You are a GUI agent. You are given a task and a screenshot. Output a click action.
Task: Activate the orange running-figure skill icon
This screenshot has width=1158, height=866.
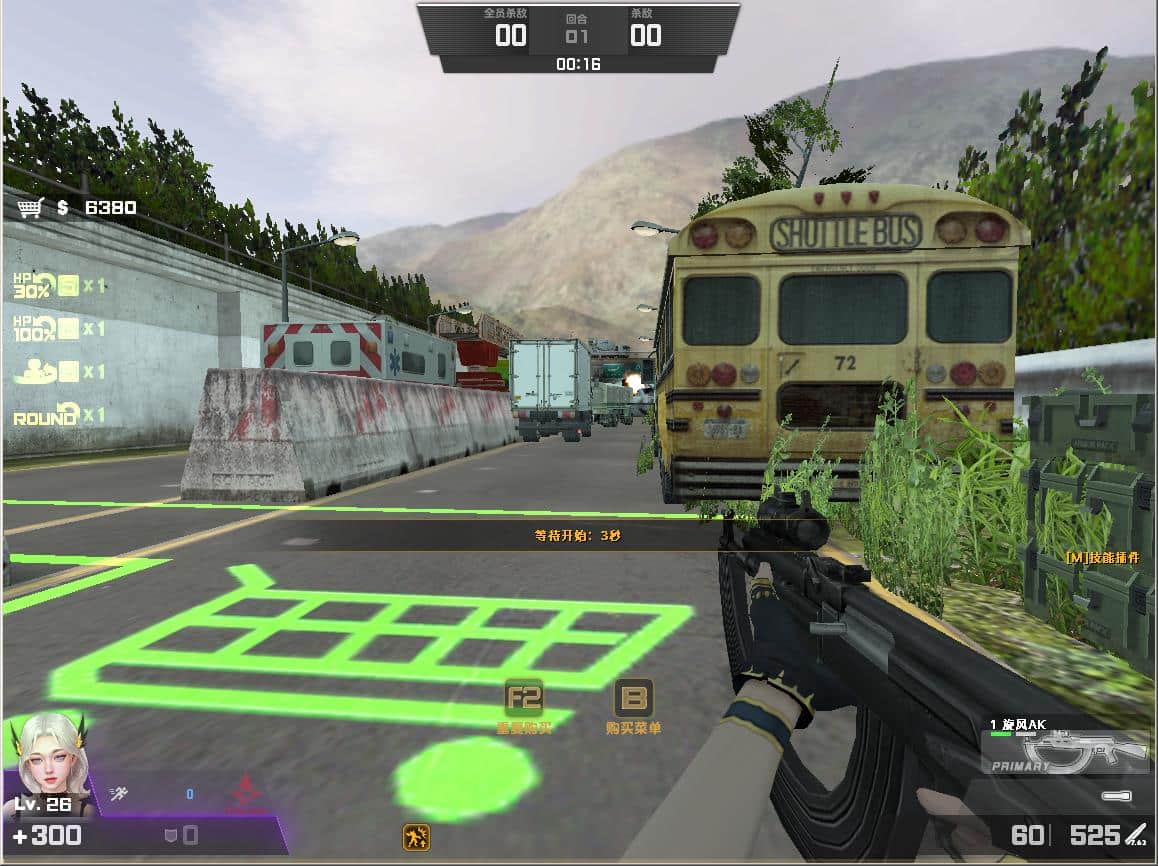click(416, 837)
